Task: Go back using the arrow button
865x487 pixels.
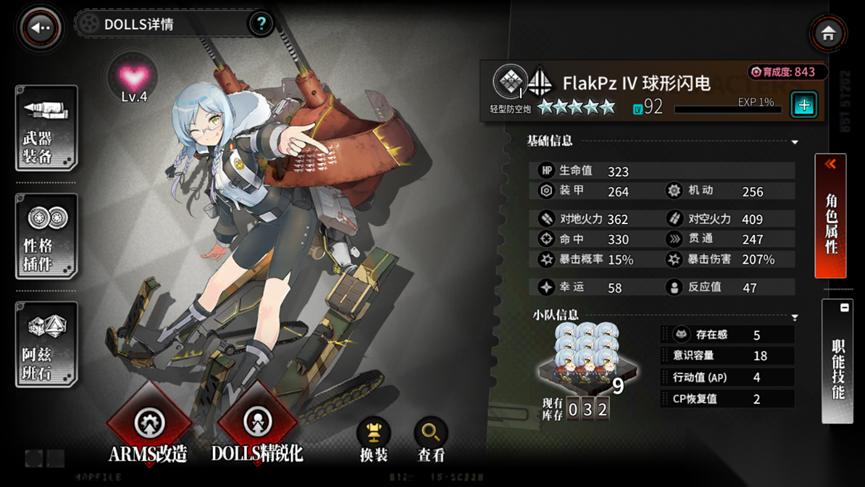Action: (x=40, y=28)
